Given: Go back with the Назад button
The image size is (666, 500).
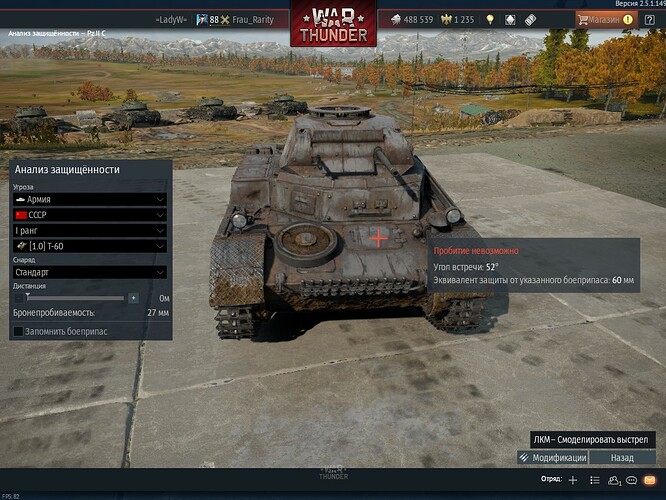Looking at the screenshot, I should coord(623,457).
